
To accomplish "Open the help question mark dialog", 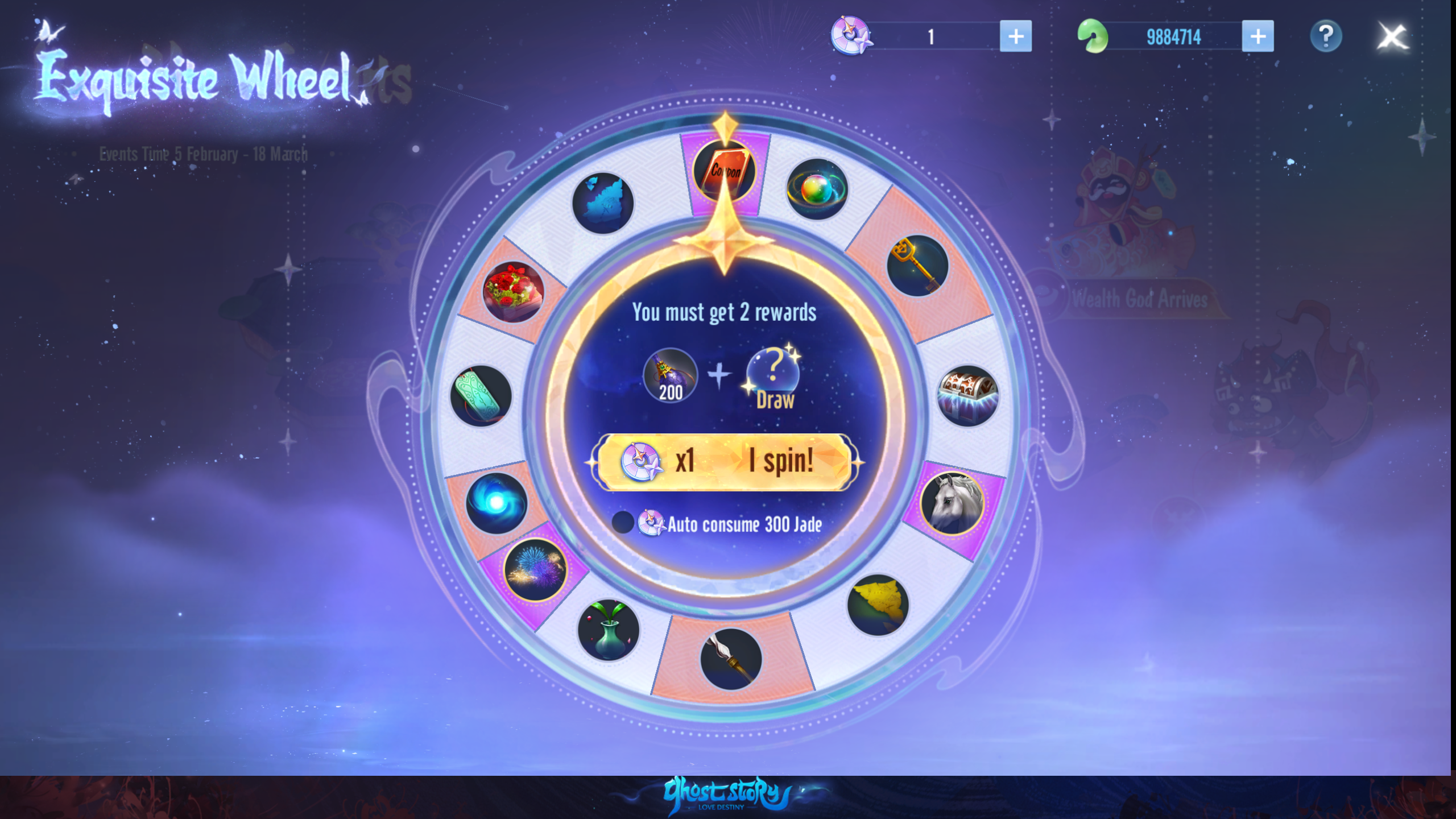I will click(x=1326, y=36).
